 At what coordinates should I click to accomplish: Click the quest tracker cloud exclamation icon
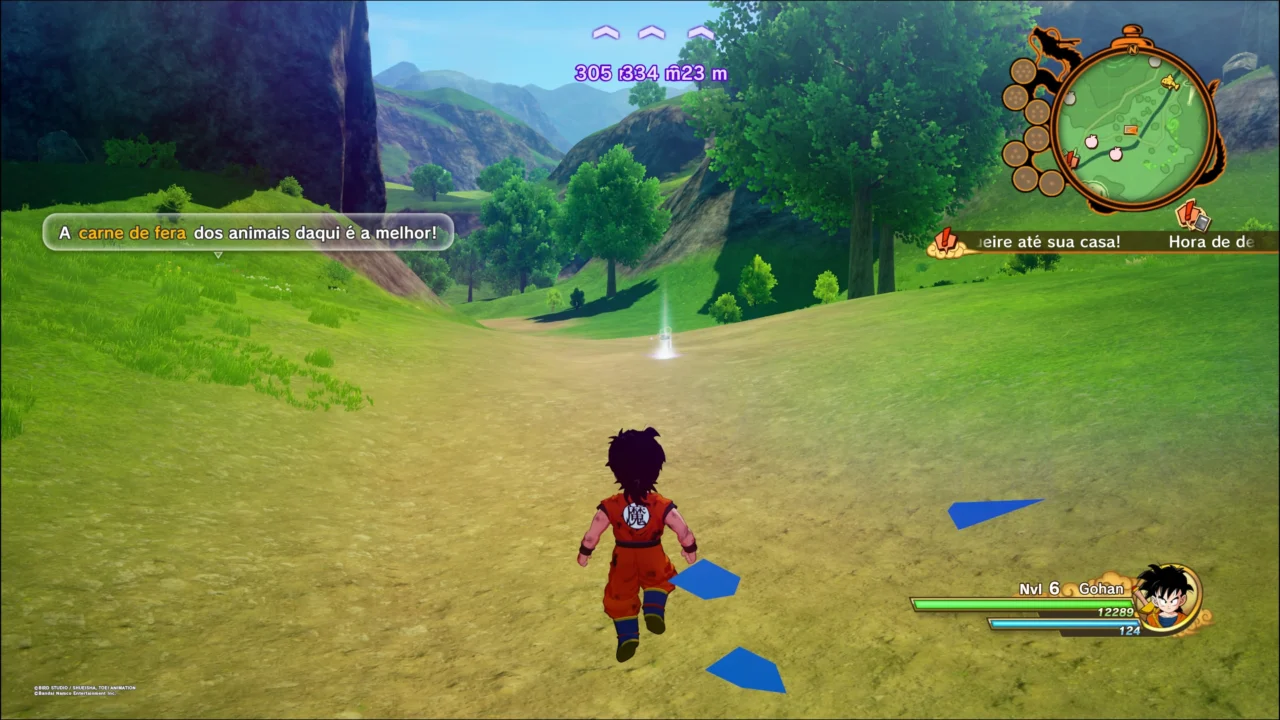pyautogui.click(x=944, y=241)
